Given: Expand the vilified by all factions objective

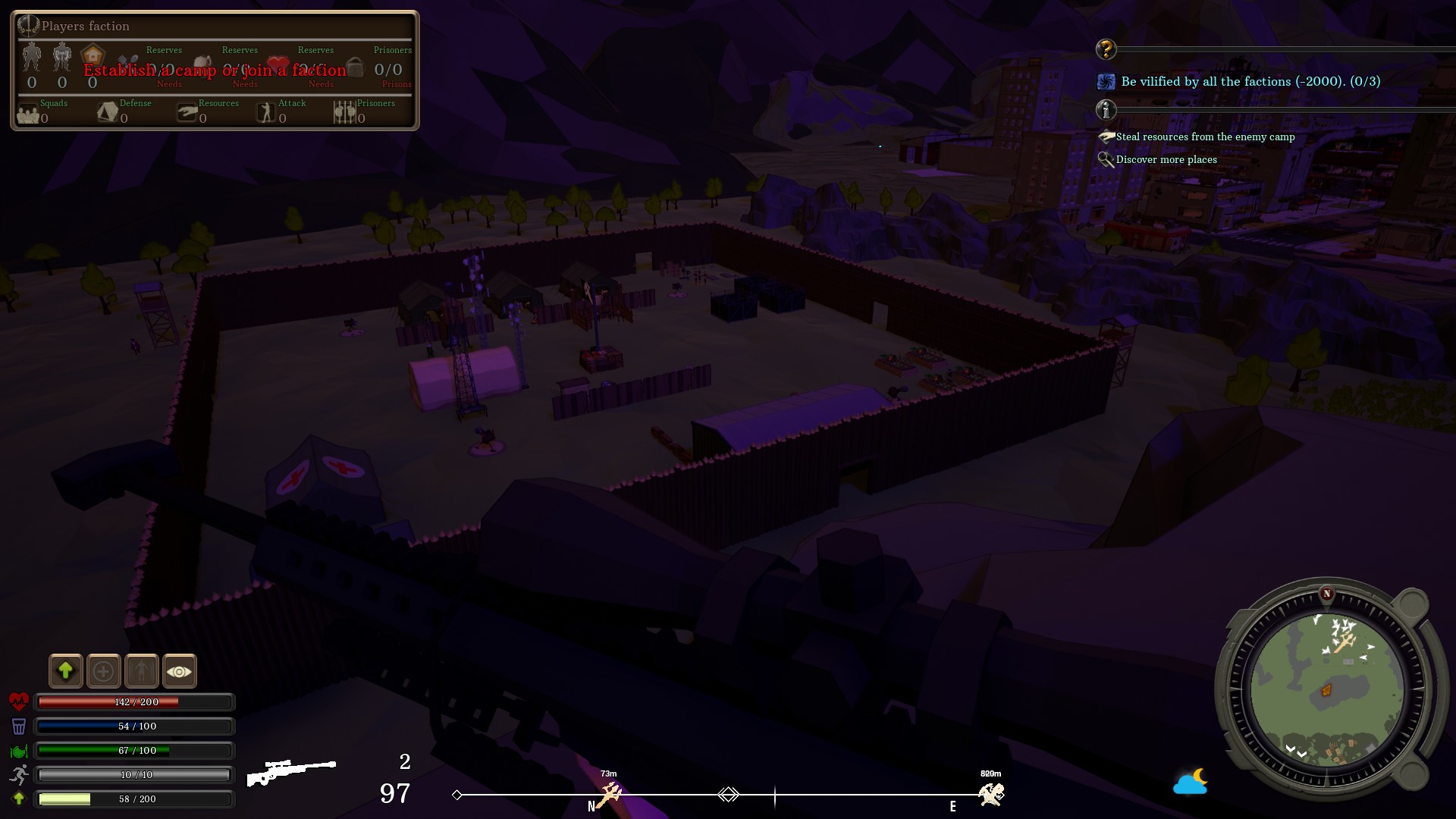Looking at the screenshot, I should pyautogui.click(x=1106, y=81).
